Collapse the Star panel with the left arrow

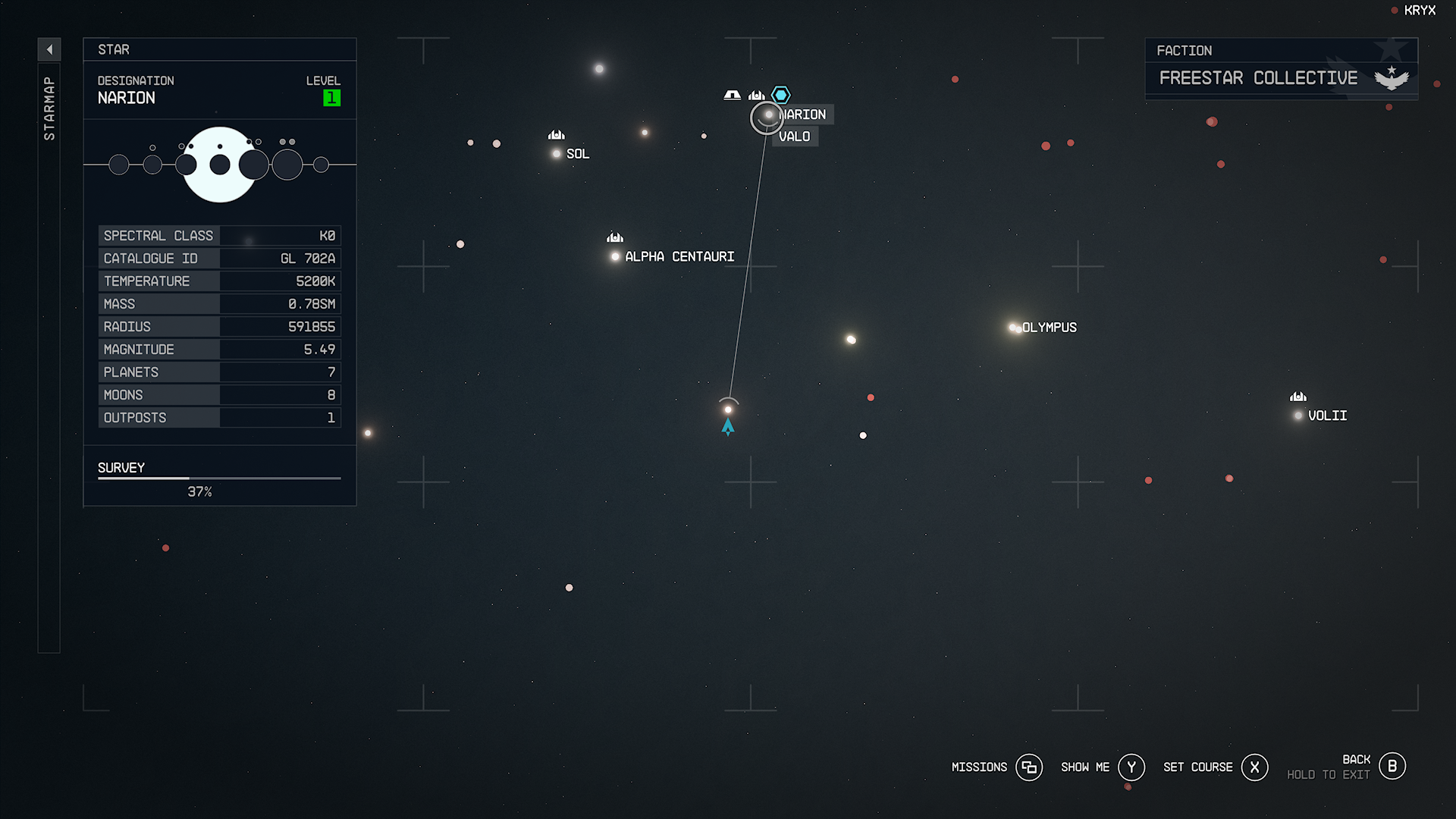pyautogui.click(x=49, y=49)
